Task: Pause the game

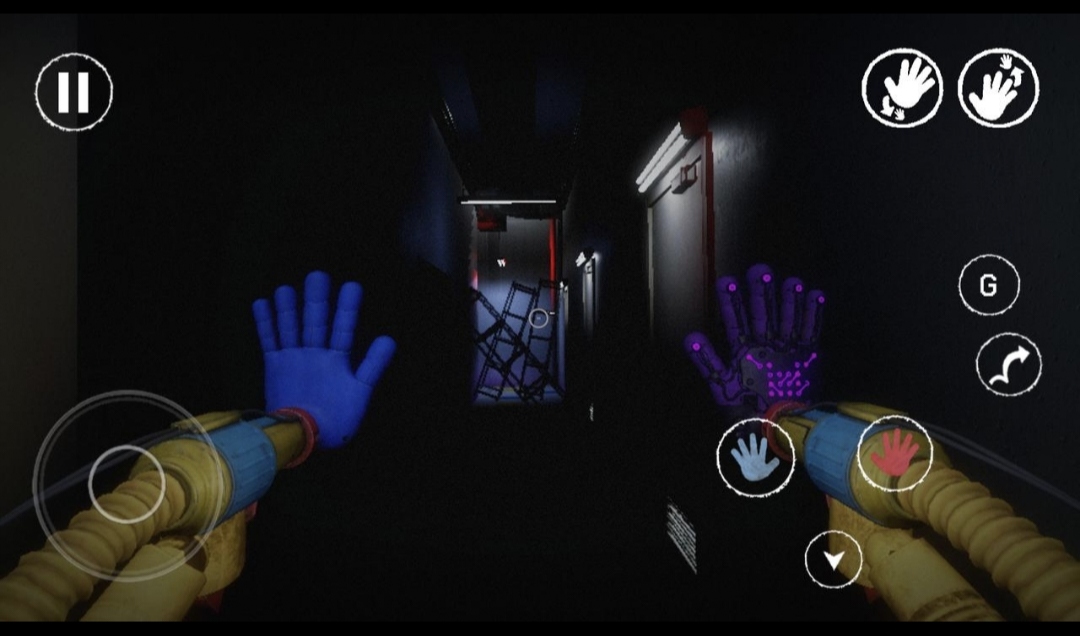Action: [74, 92]
